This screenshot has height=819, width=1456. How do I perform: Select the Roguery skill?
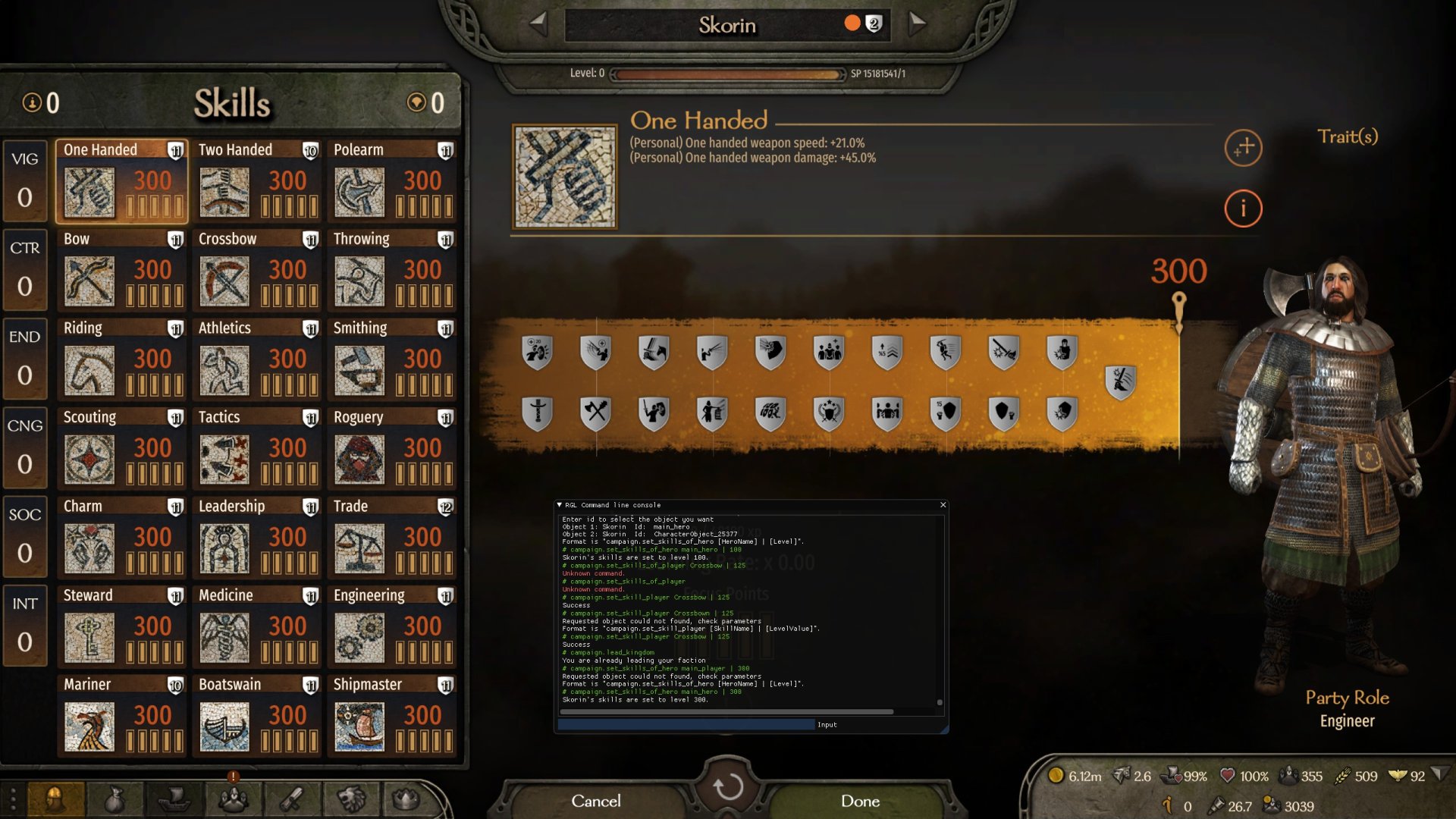pos(392,449)
